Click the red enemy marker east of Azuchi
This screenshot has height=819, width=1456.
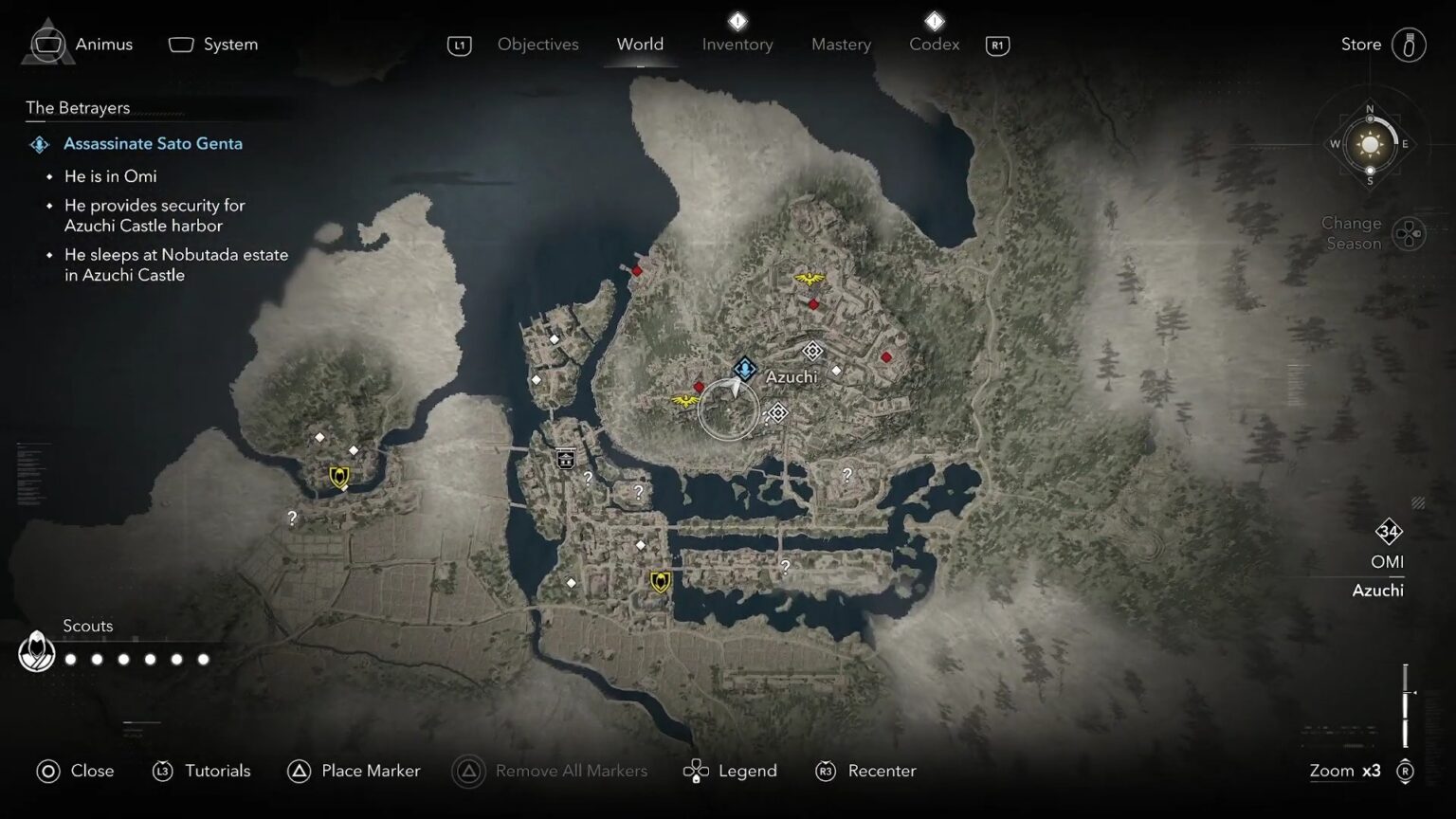pyautogui.click(x=885, y=357)
